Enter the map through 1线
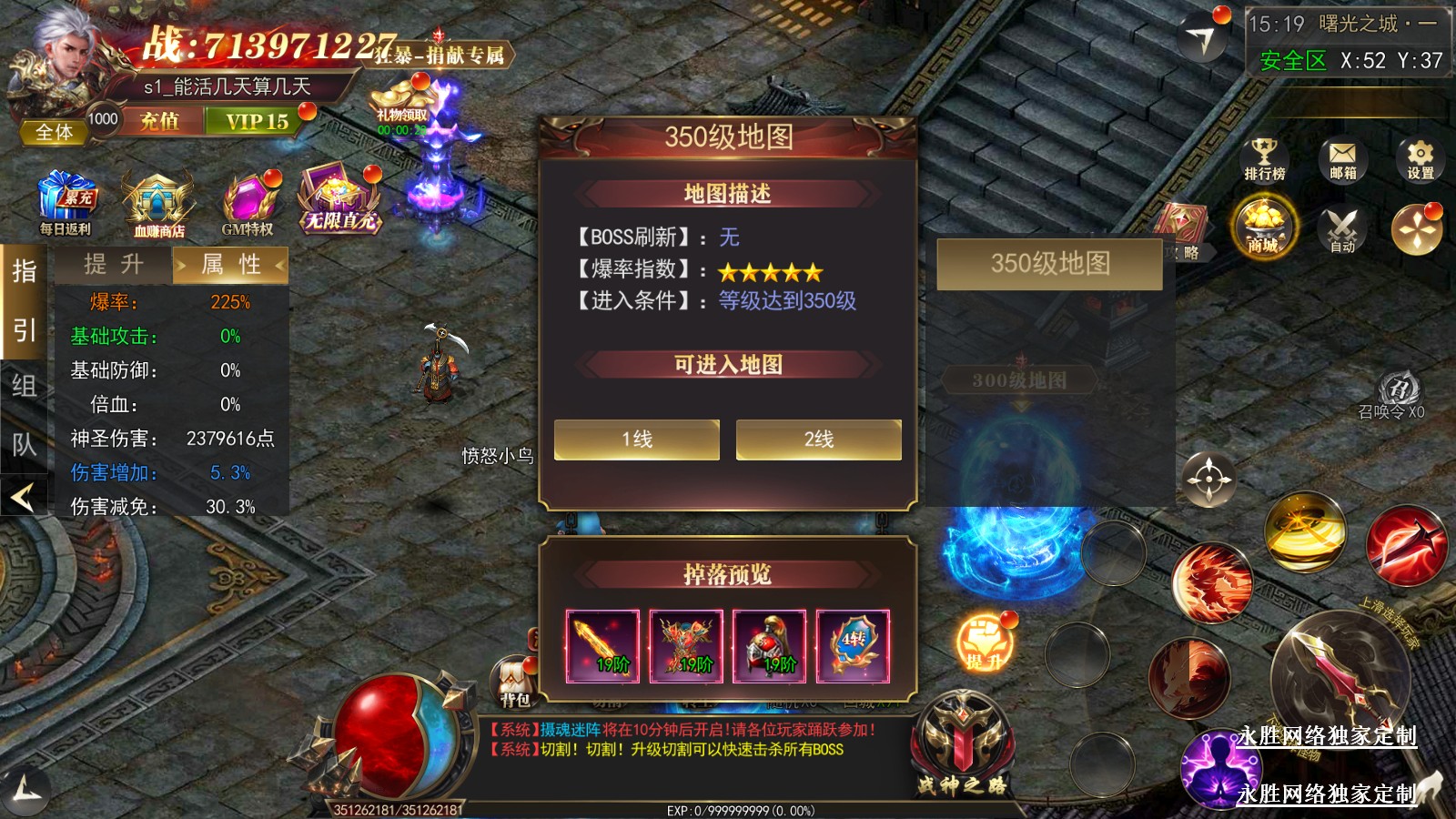The width and height of the screenshot is (1456, 819). pos(637,440)
